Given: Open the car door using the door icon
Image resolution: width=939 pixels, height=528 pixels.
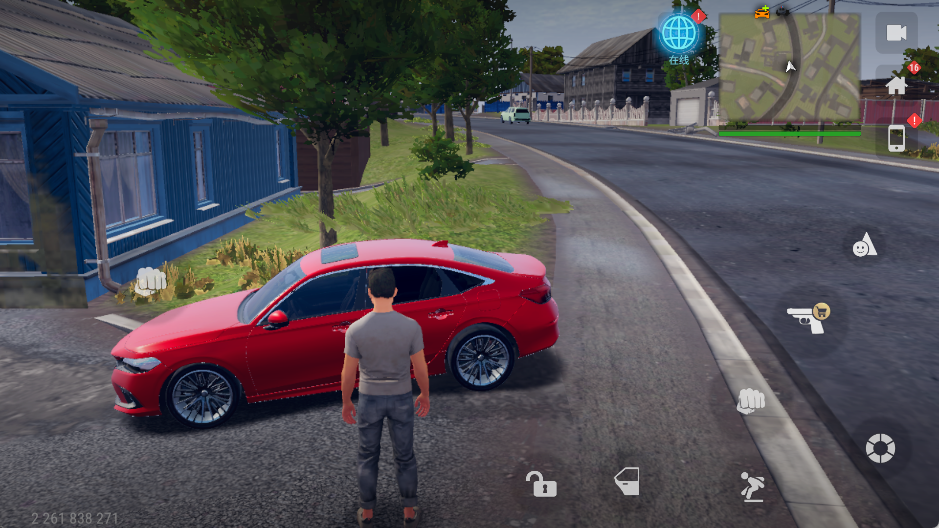Looking at the screenshot, I should coord(627,481).
